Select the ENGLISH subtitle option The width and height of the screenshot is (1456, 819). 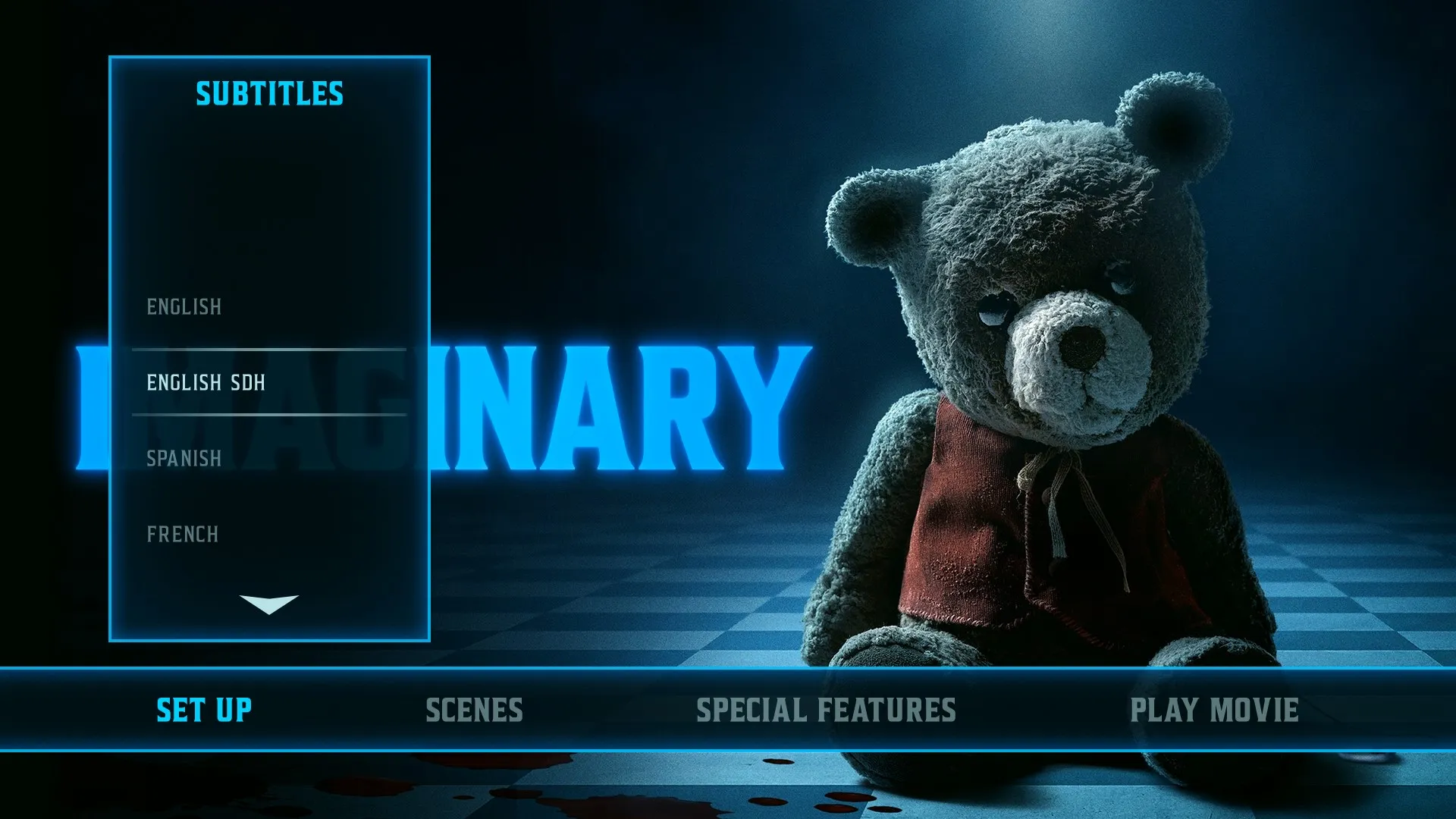pyautogui.click(x=184, y=307)
